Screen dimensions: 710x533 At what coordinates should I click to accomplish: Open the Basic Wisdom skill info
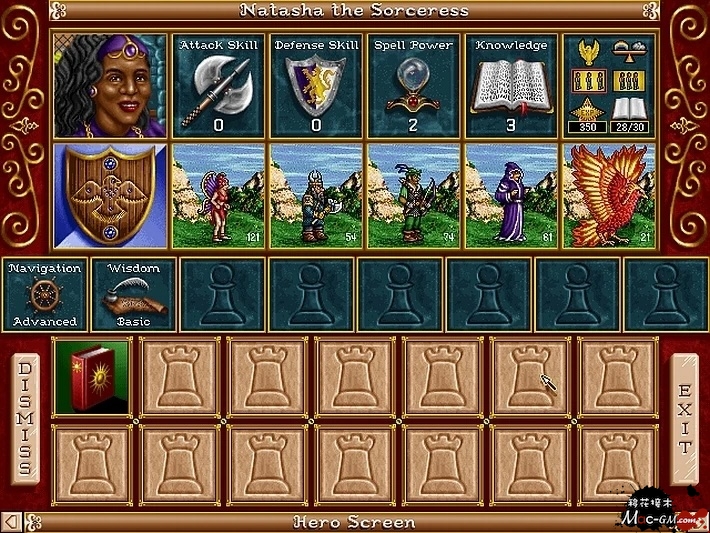(133, 294)
